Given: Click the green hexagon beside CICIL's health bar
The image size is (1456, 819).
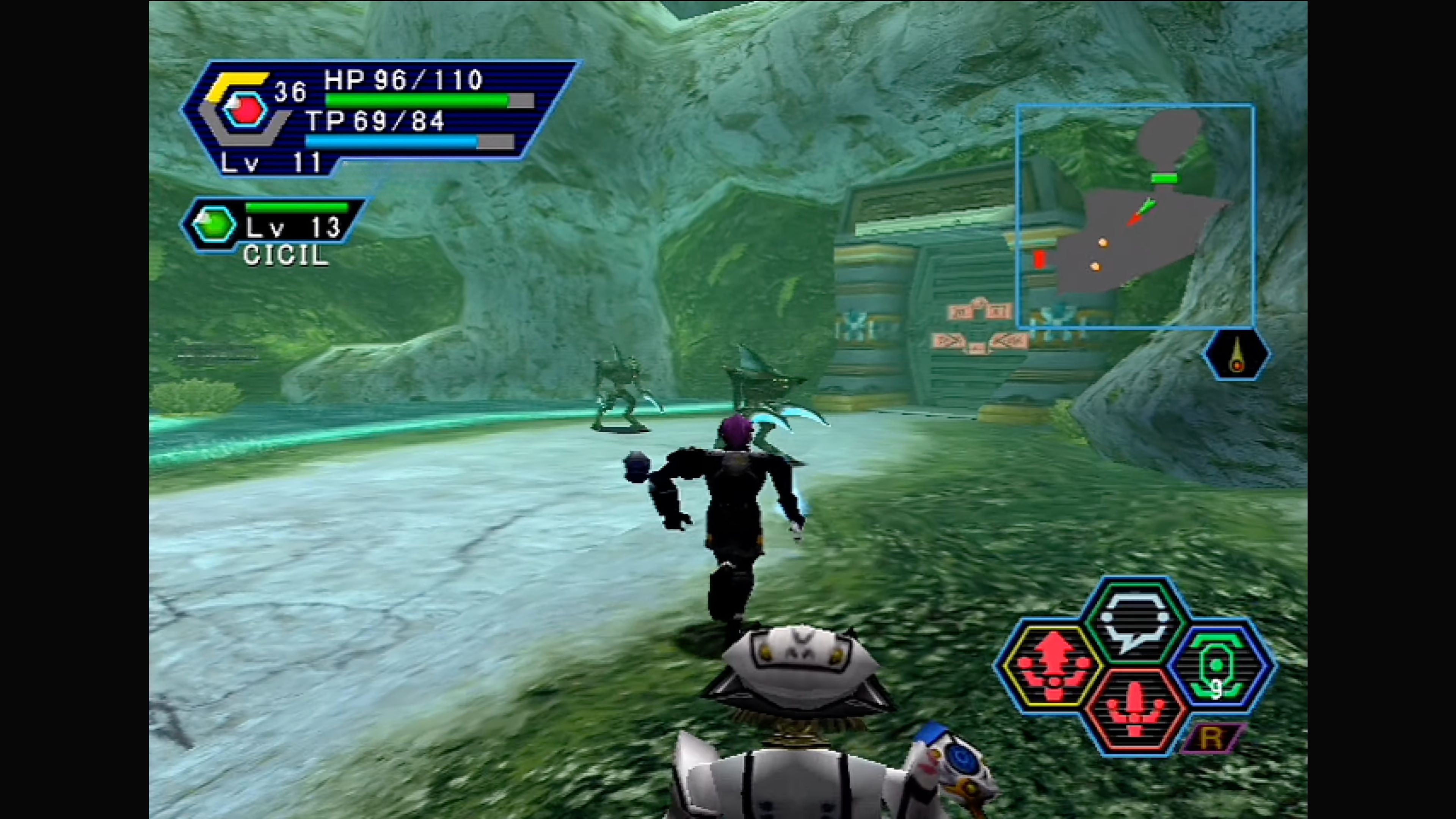Looking at the screenshot, I should (x=213, y=225).
